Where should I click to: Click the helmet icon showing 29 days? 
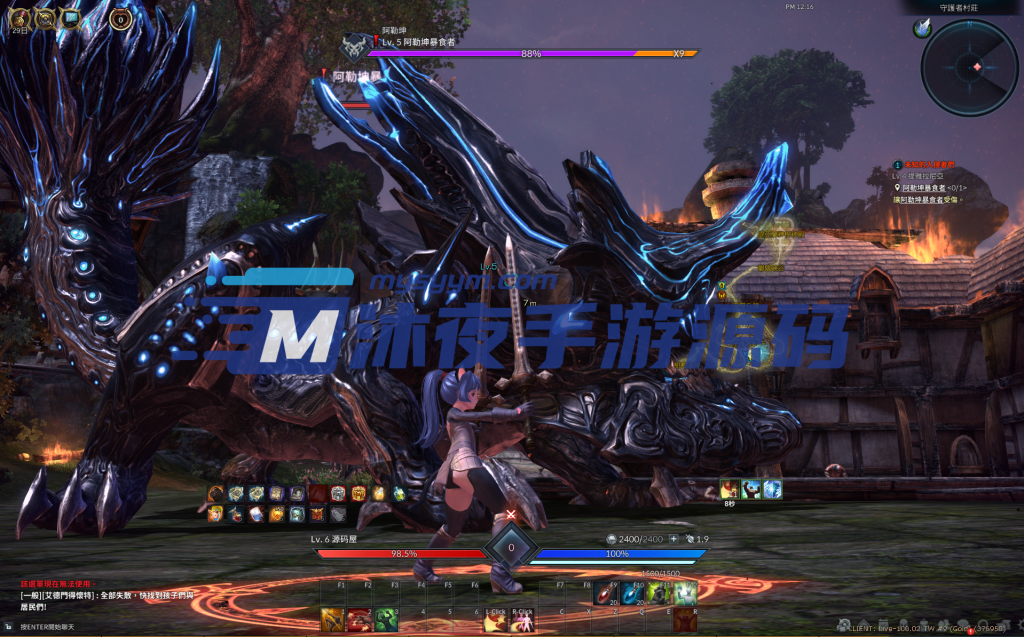click(x=20, y=17)
